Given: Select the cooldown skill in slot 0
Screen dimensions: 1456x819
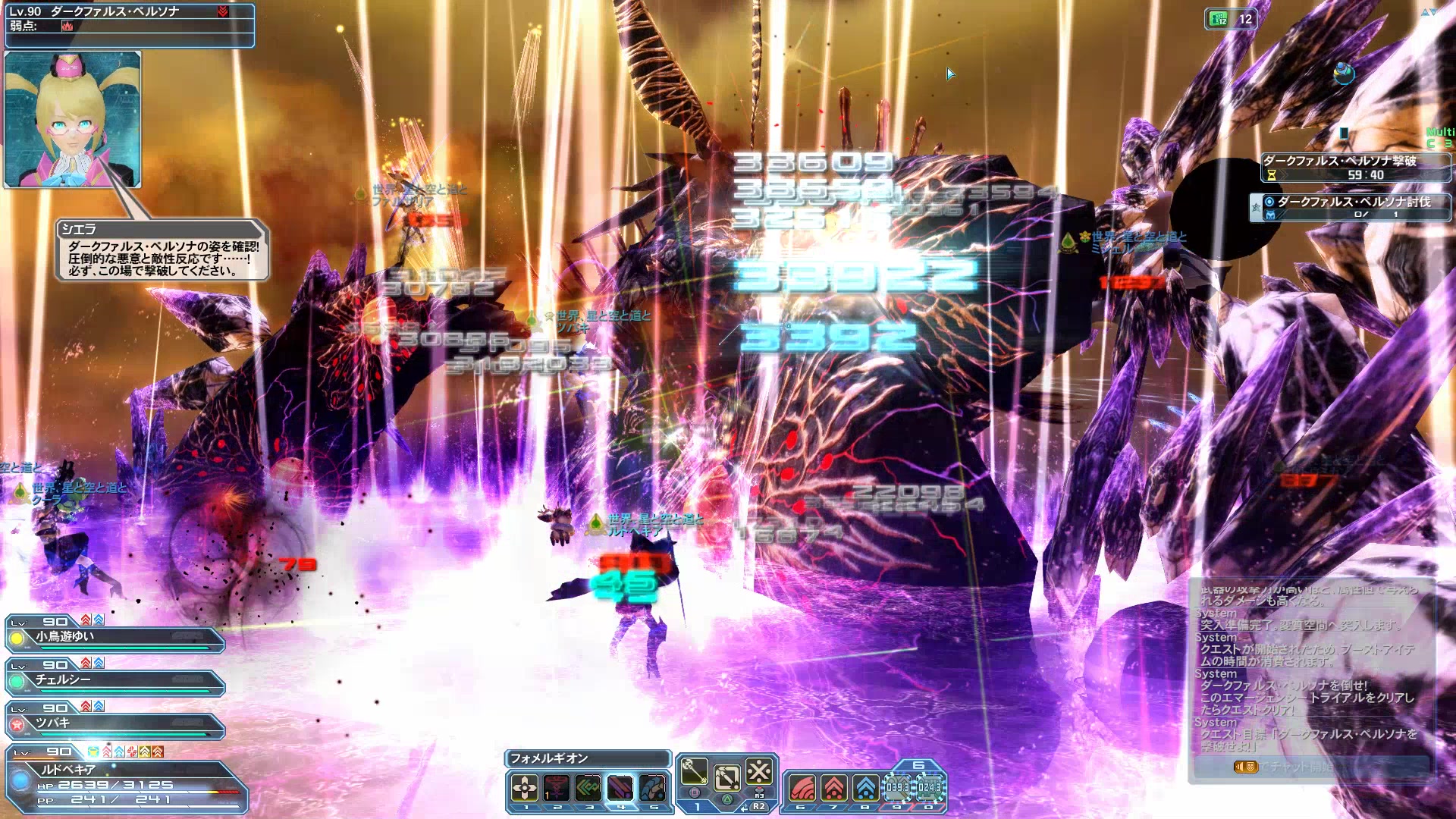Looking at the screenshot, I should pos(929,789).
